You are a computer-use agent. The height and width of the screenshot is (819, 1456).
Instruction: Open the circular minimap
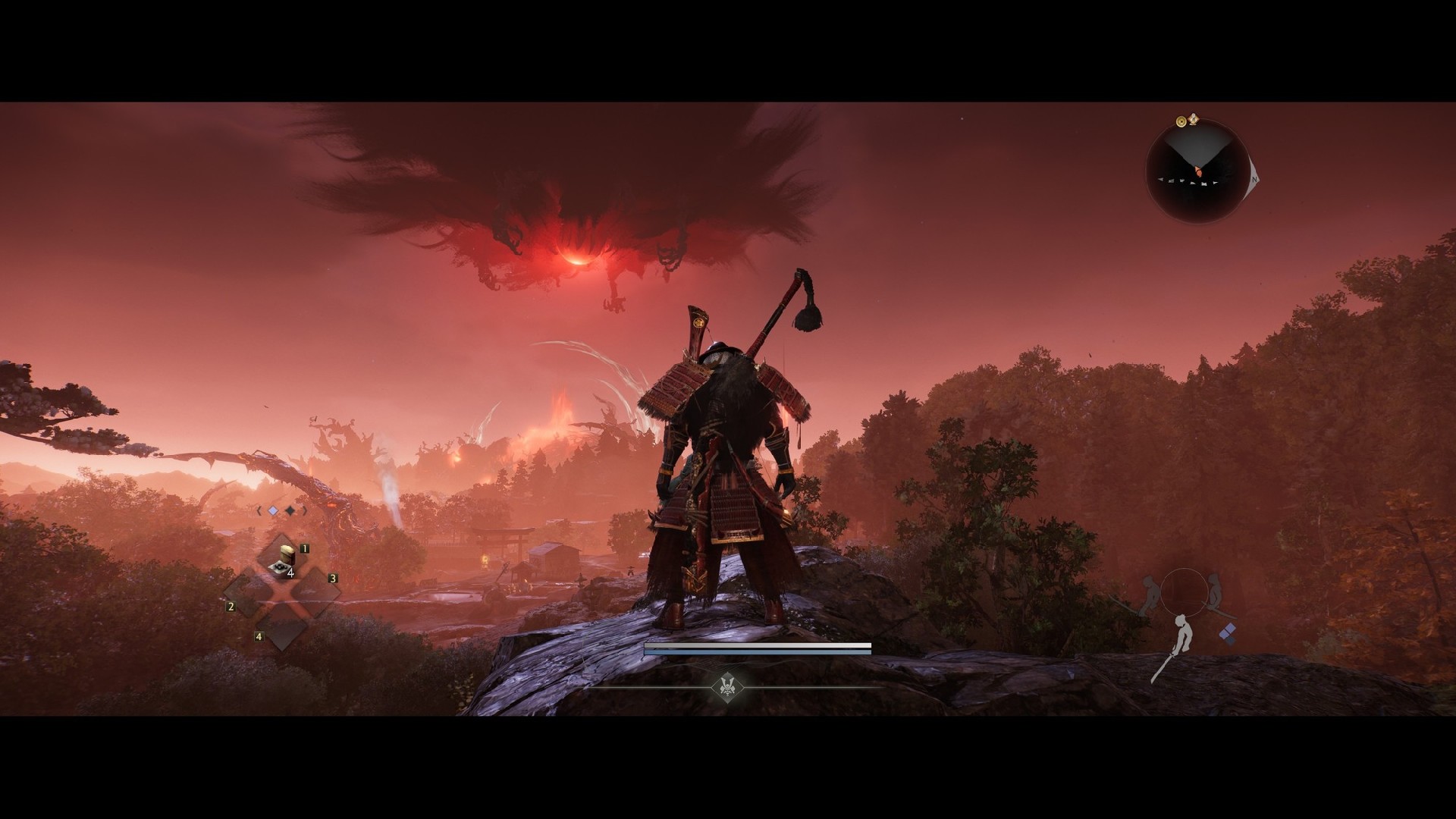pos(1197,171)
